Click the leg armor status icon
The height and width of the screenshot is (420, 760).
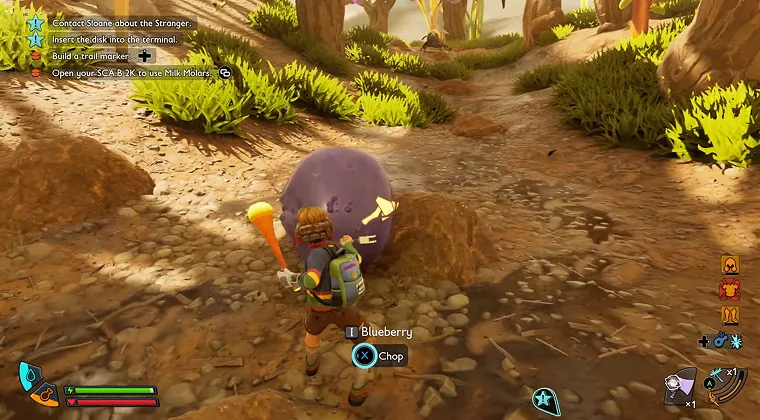point(730,315)
